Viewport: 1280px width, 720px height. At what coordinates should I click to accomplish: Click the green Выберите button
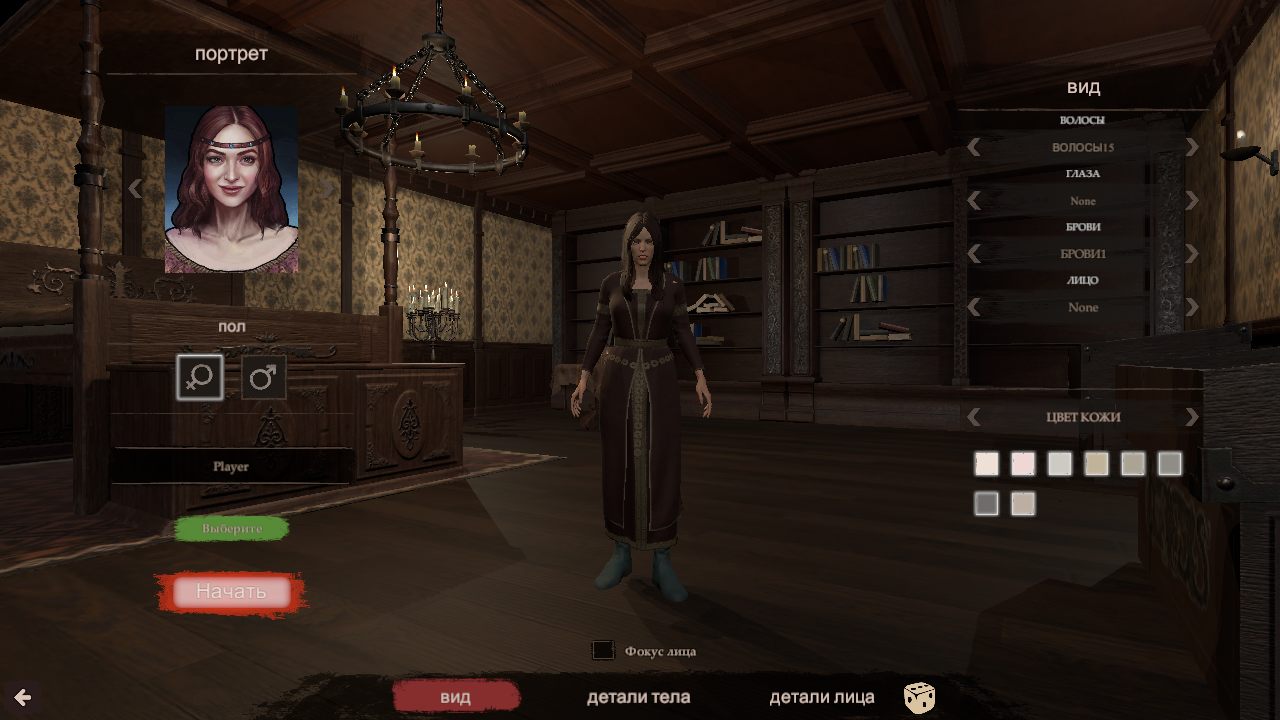(x=232, y=528)
